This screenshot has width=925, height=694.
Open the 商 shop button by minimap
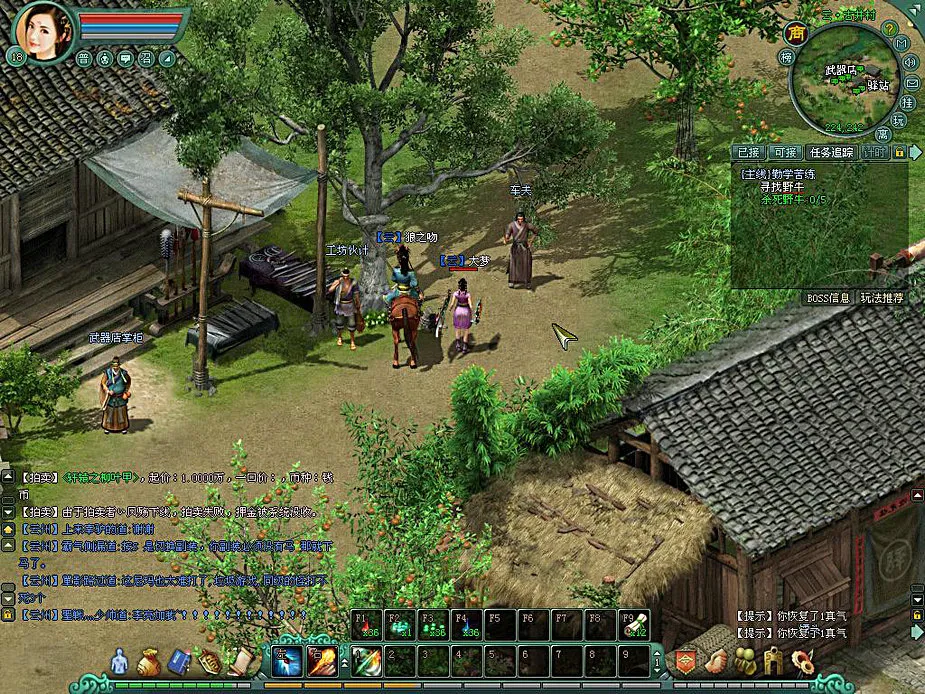point(796,32)
